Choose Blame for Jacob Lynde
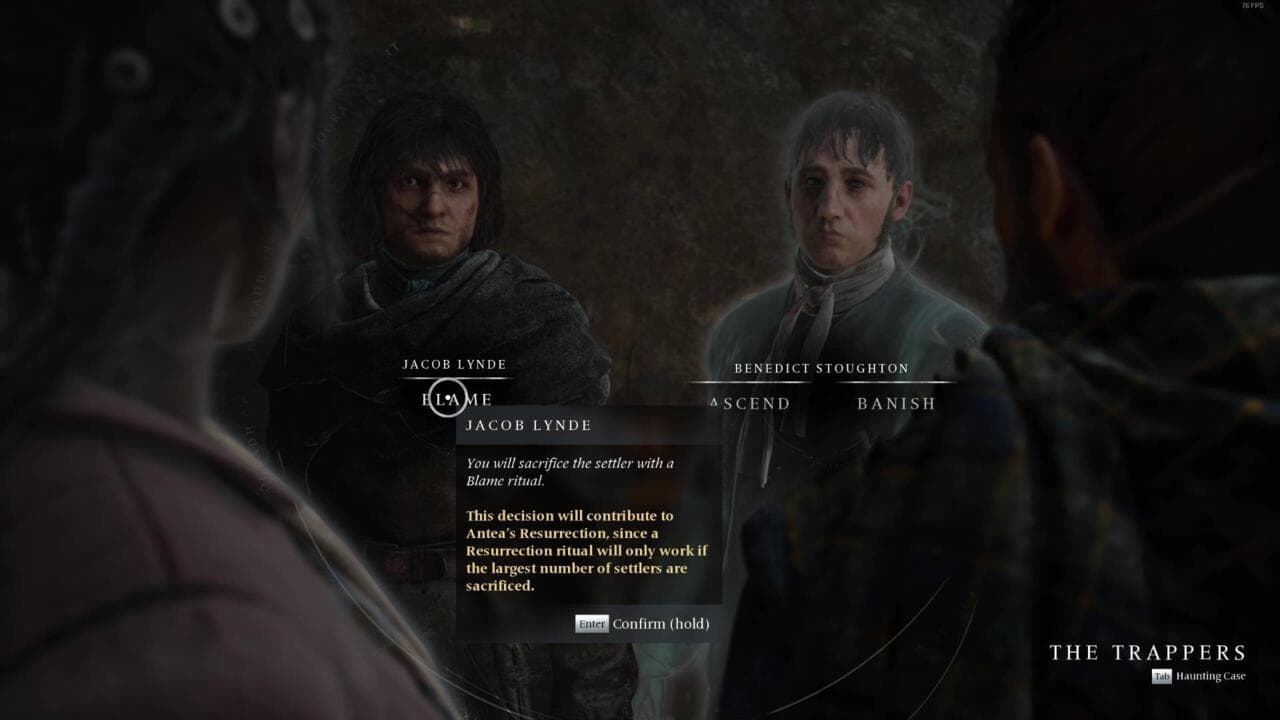Viewport: 1280px width, 720px height. [457, 400]
